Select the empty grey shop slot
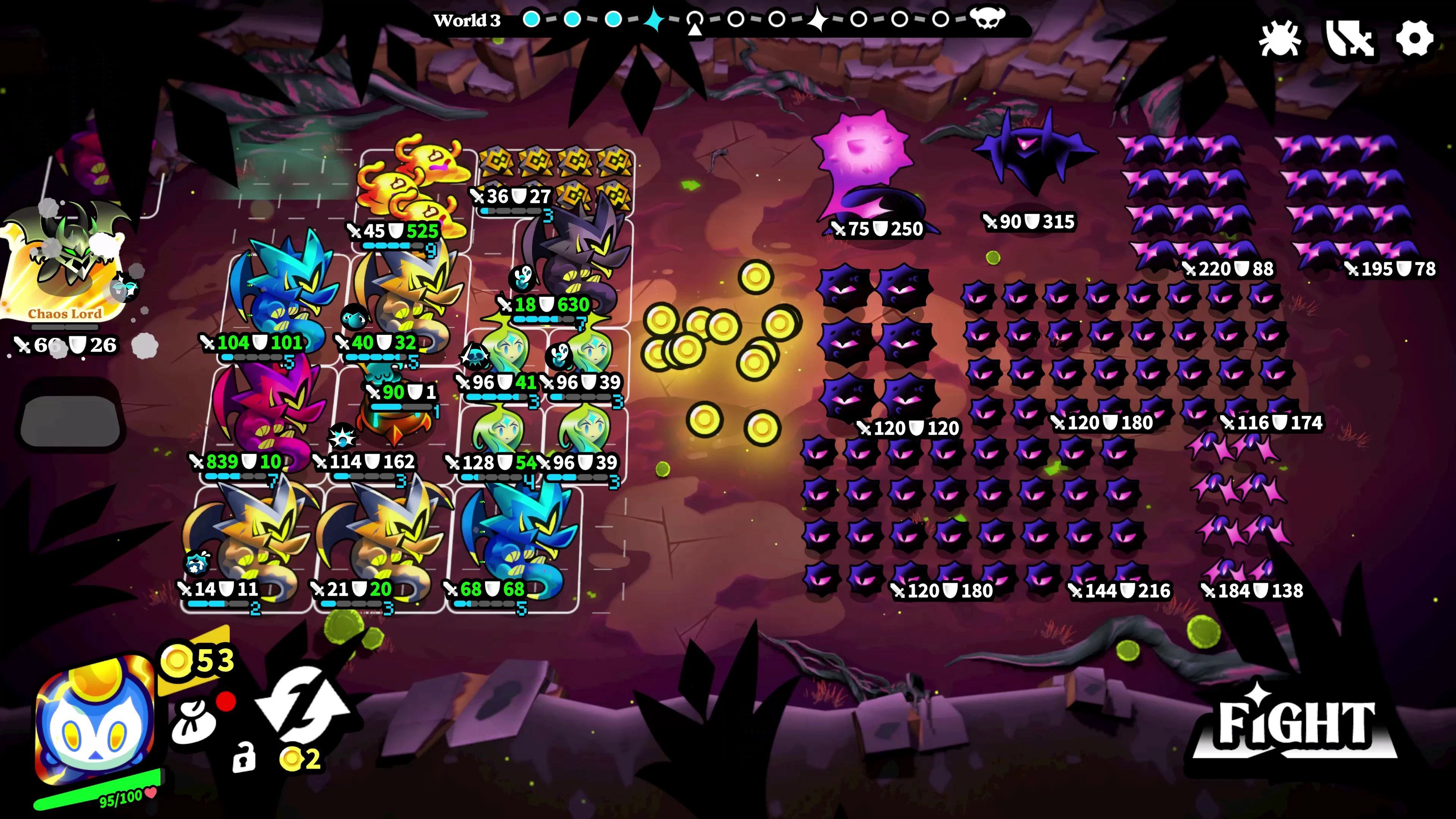This screenshot has height=819, width=1456. click(70, 421)
